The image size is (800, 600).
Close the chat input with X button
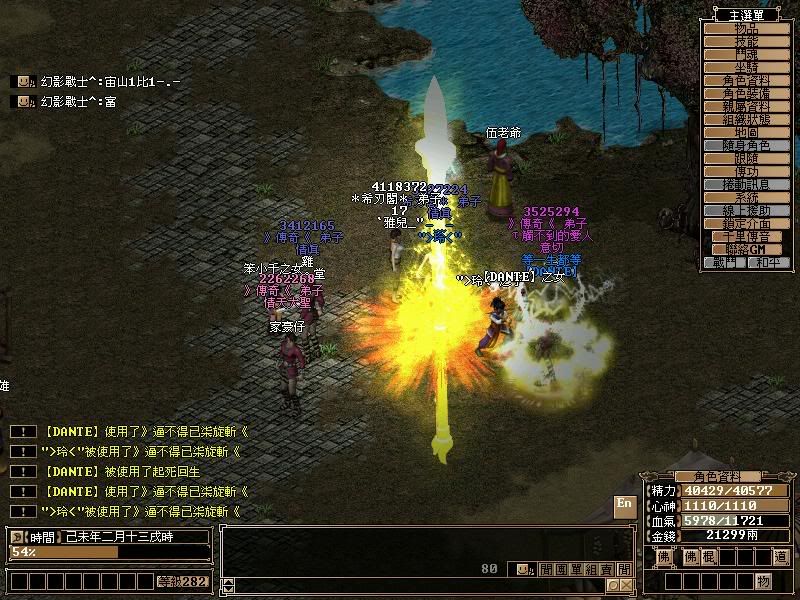point(626,585)
